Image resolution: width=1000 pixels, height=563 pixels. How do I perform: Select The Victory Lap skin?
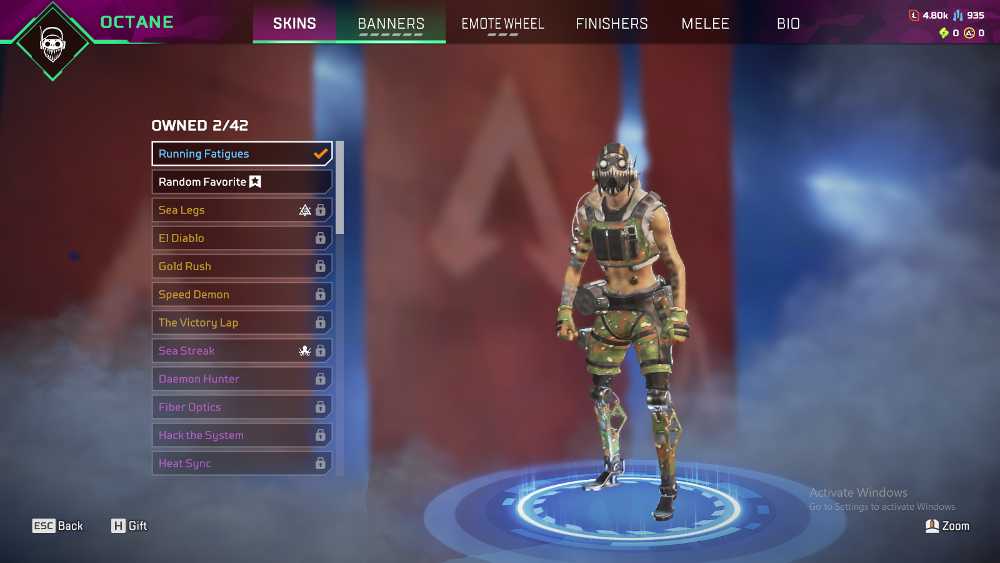point(241,323)
